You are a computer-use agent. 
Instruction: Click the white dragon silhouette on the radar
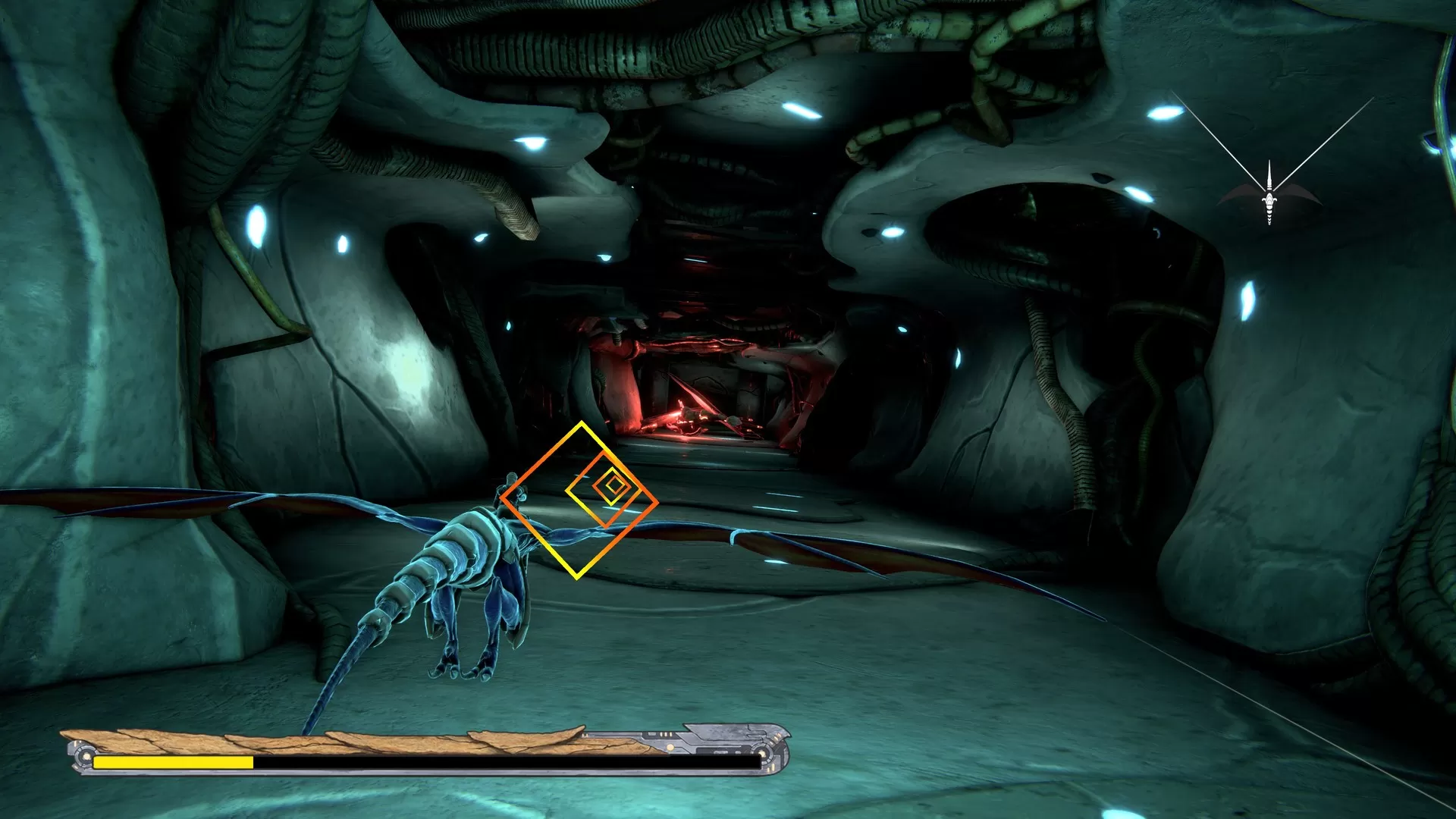[1269, 203]
